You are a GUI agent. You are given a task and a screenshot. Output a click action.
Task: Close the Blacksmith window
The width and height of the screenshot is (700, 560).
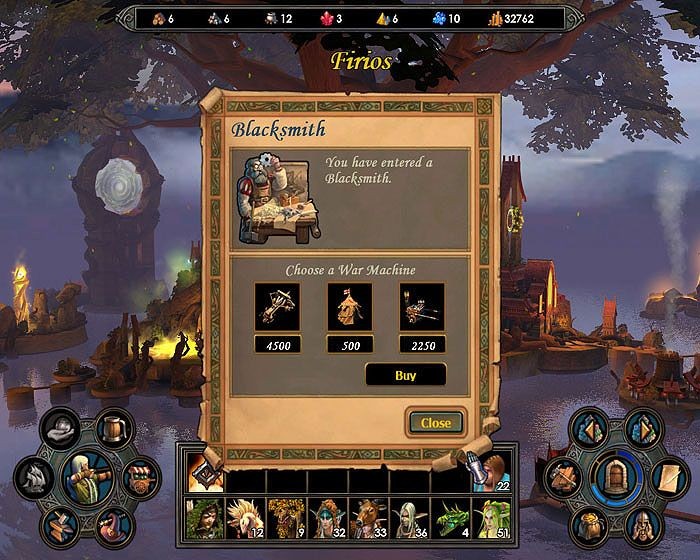(x=435, y=422)
